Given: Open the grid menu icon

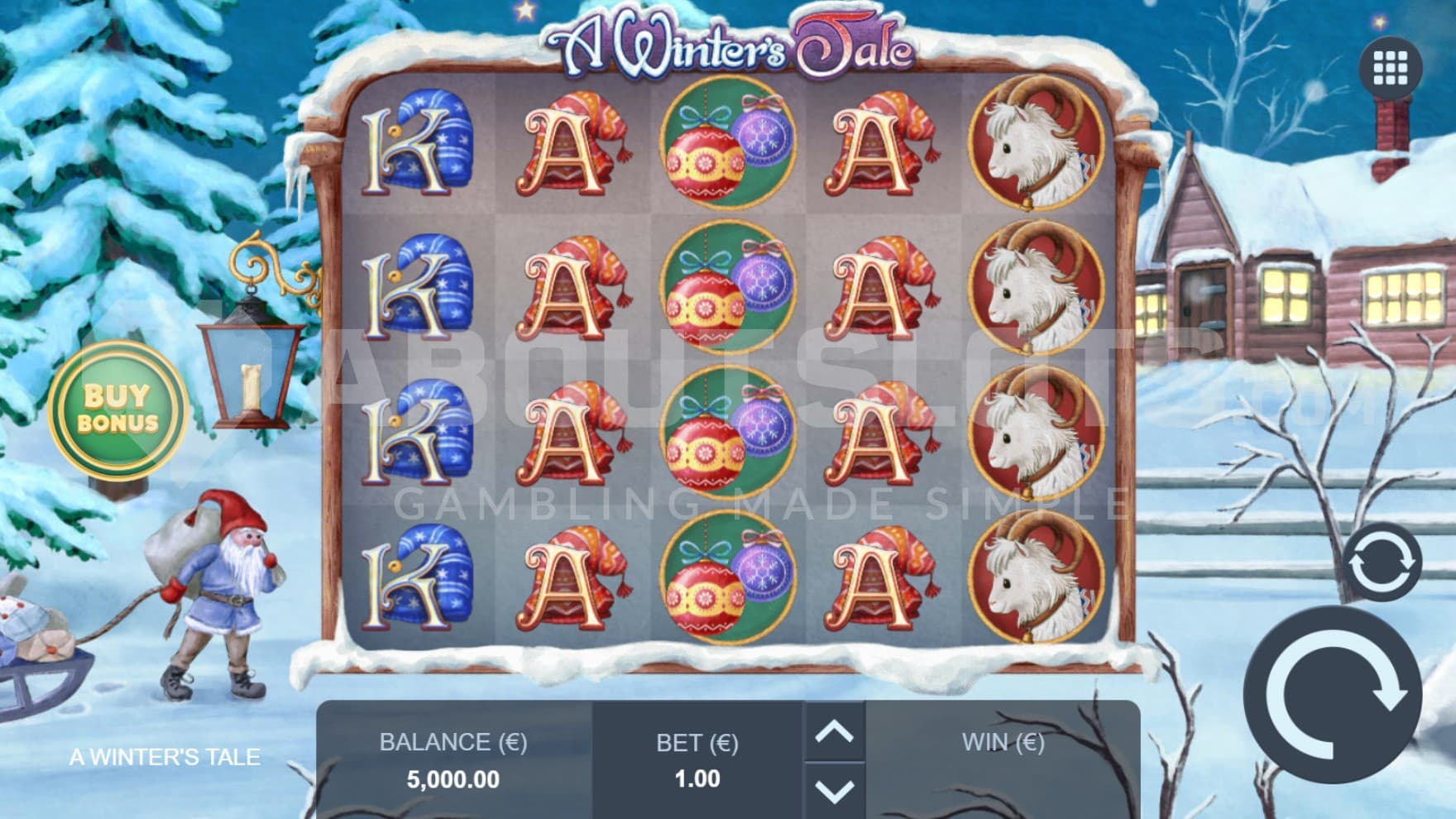Looking at the screenshot, I should point(1390,68).
